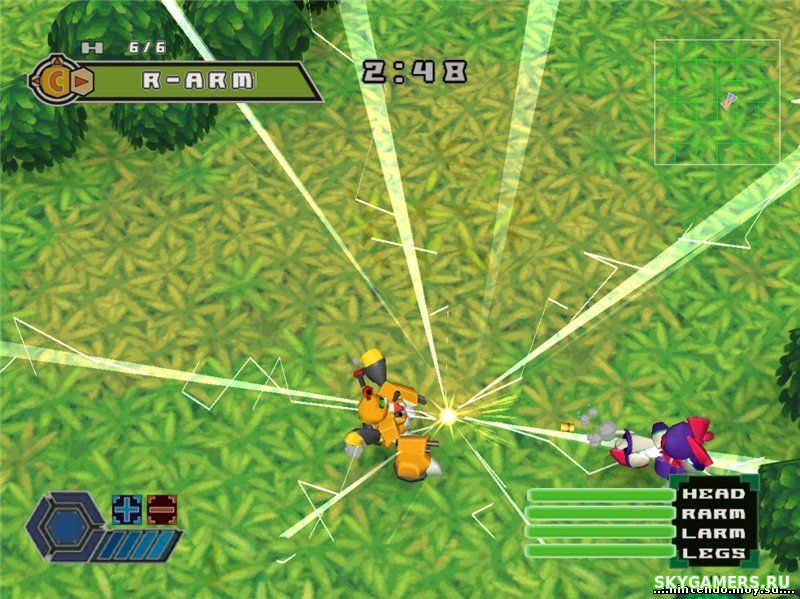
Task: Select the RARM part label
Action: pos(713,513)
